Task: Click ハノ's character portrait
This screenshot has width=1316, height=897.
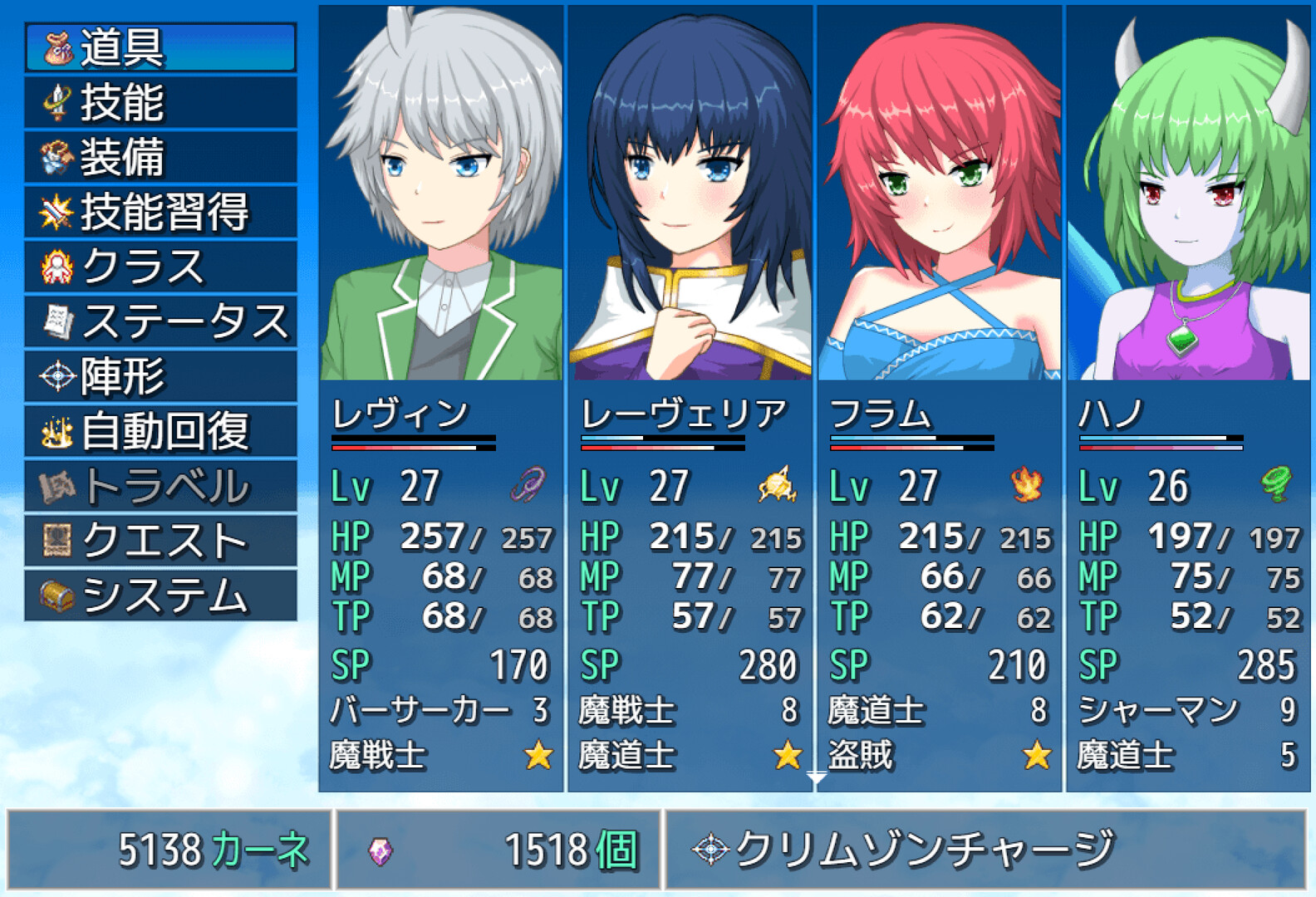Action: point(1188,191)
